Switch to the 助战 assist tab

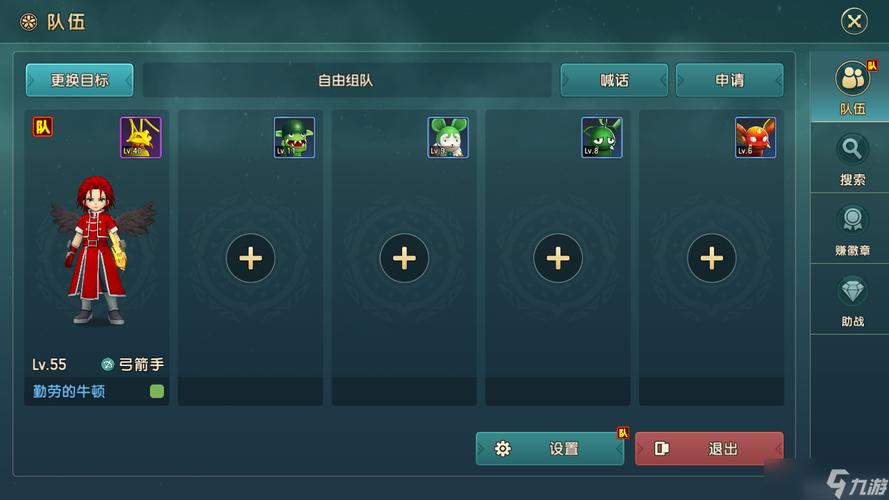(x=851, y=301)
